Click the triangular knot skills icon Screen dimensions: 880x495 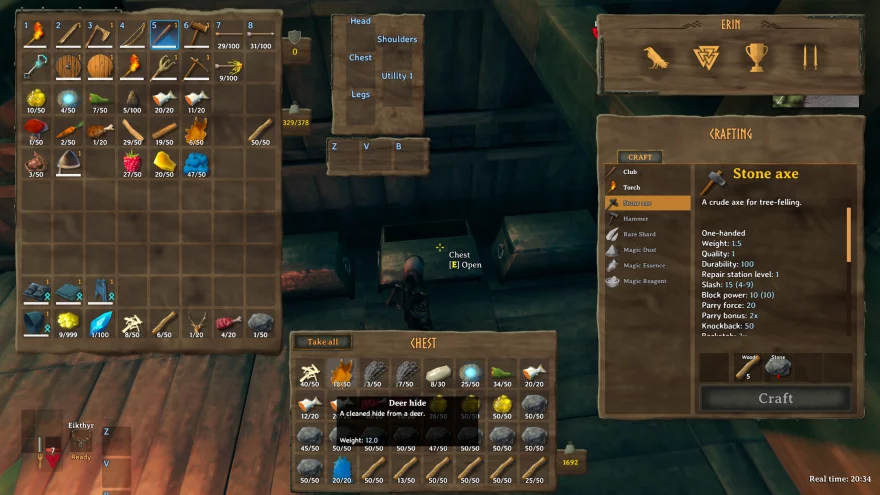pos(706,58)
